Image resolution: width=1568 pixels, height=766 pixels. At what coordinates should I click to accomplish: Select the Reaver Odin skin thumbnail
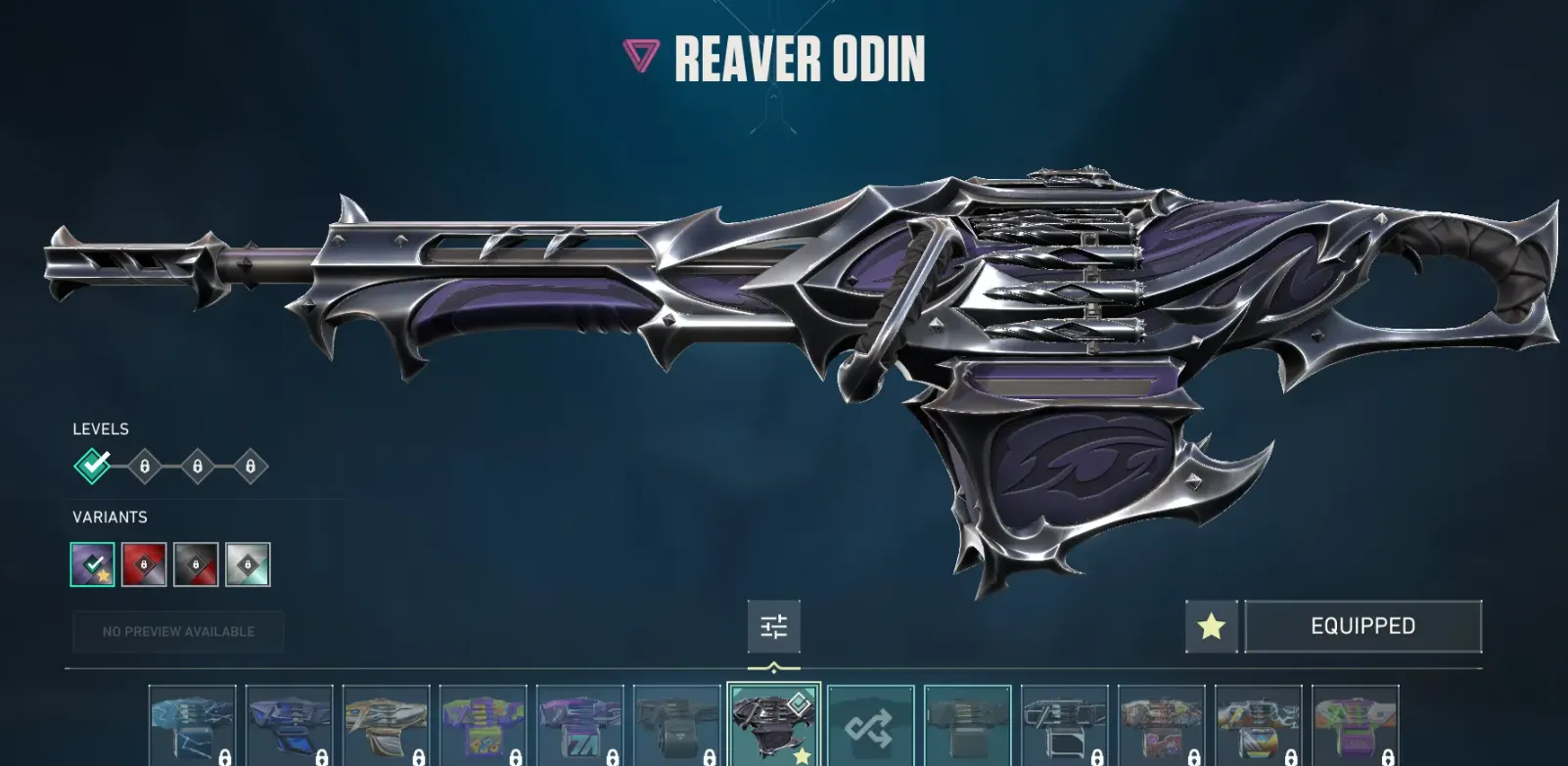click(773, 725)
